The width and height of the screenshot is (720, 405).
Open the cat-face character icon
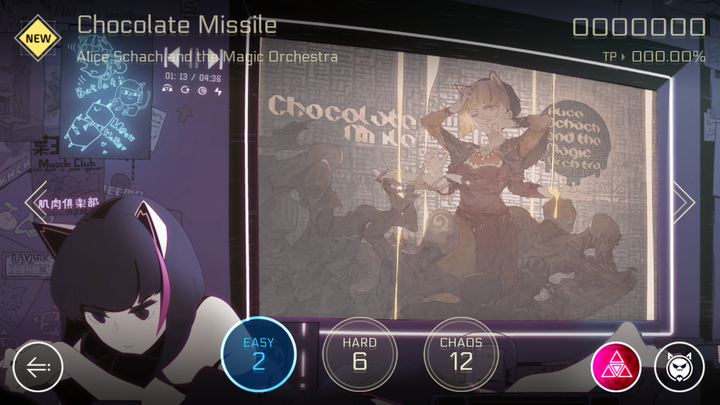(679, 367)
